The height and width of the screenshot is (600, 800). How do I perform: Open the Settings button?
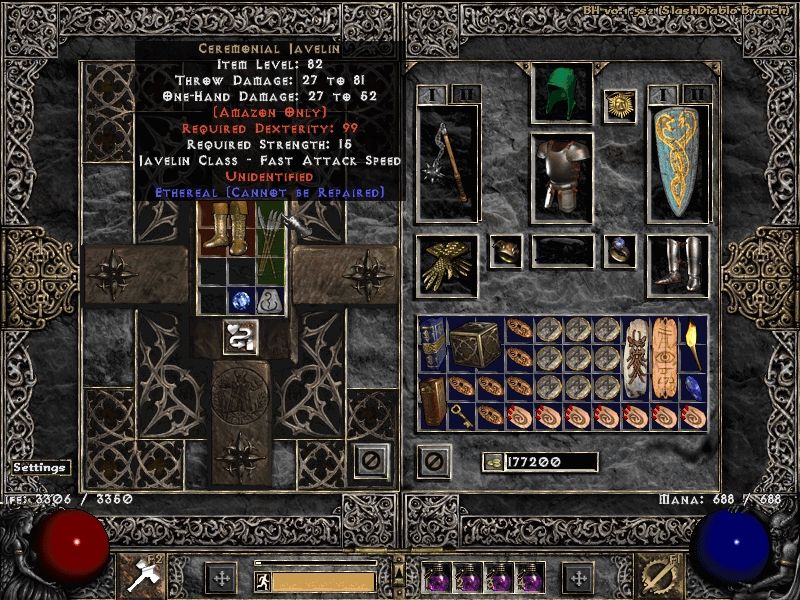[x=40, y=467]
